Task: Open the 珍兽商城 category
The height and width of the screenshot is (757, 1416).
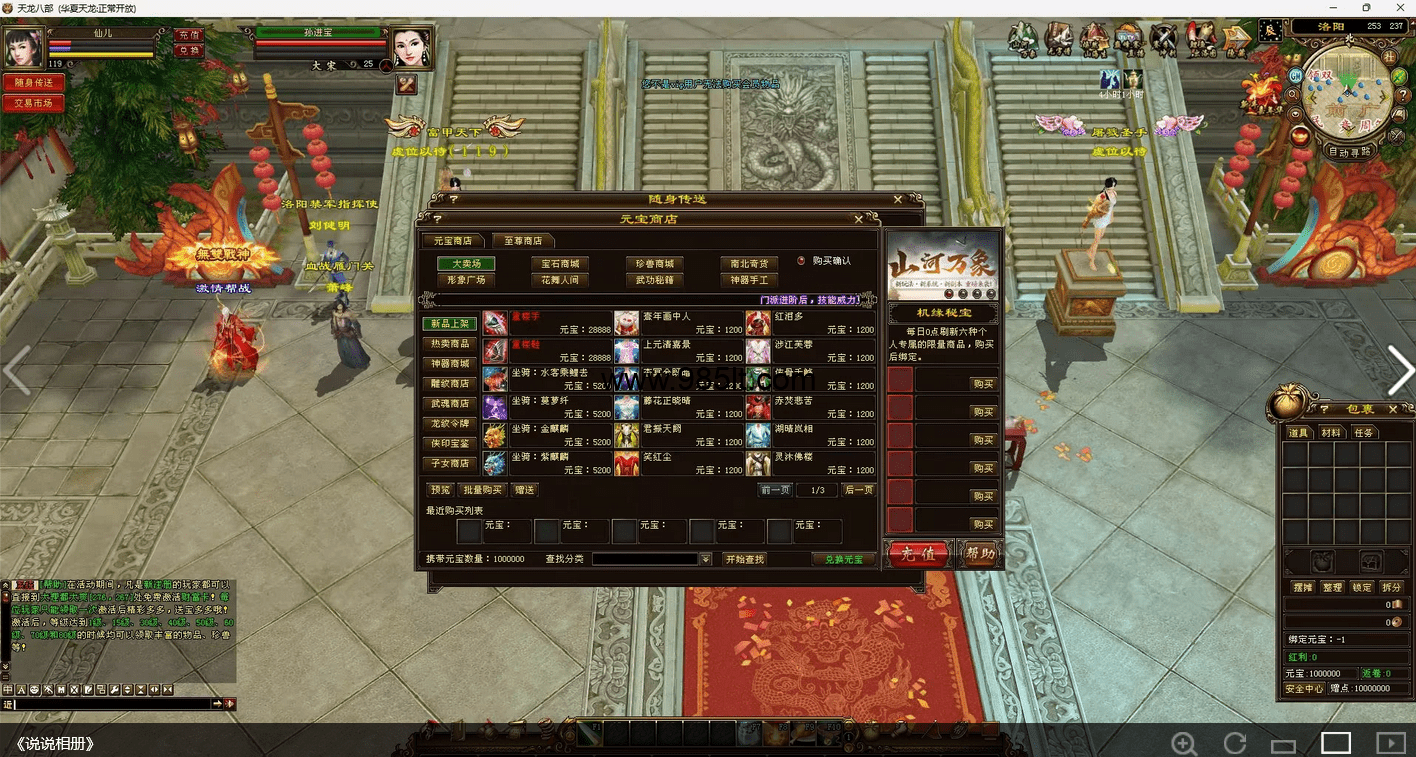Action: click(x=655, y=264)
